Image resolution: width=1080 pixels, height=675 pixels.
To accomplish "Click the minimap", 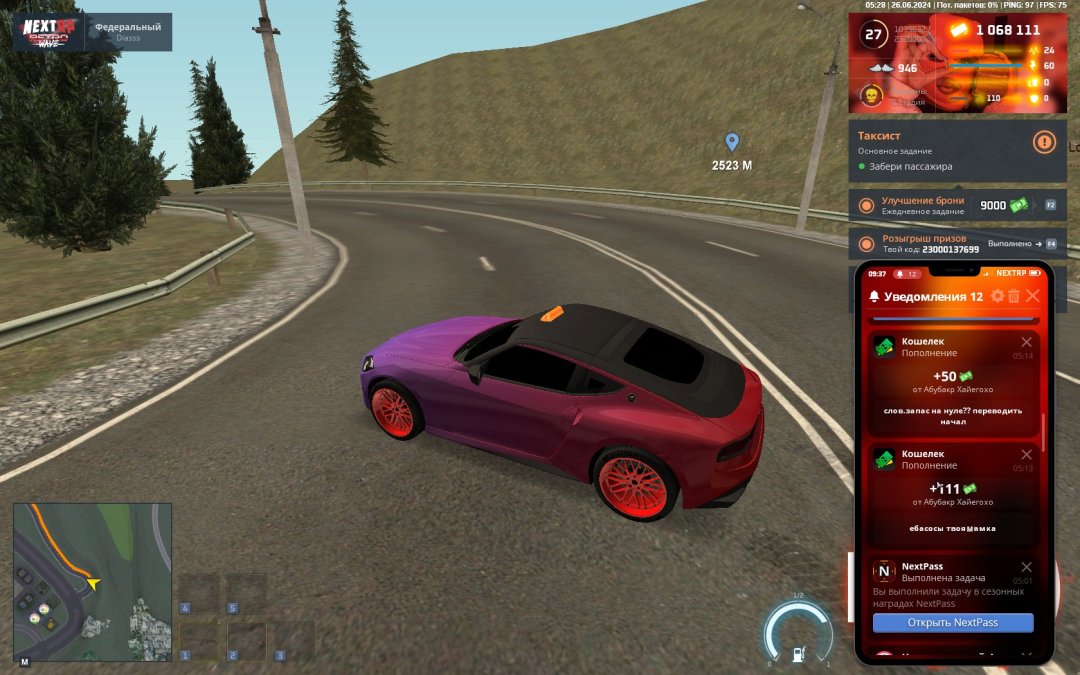I will (92, 582).
